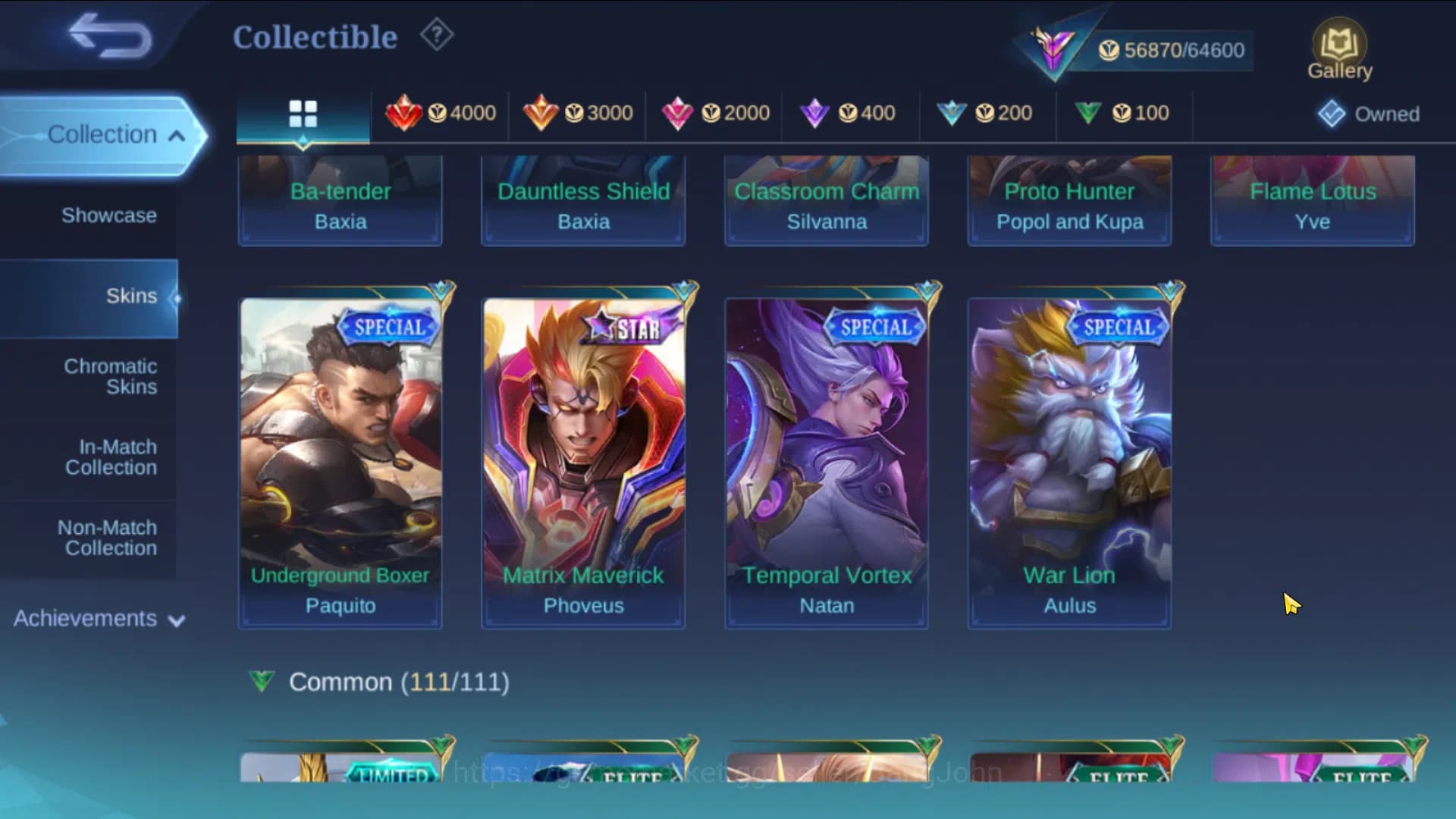Toggle the teal rarity filter worth 200
Image resolution: width=1456 pixels, height=819 pixels.
click(x=987, y=114)
